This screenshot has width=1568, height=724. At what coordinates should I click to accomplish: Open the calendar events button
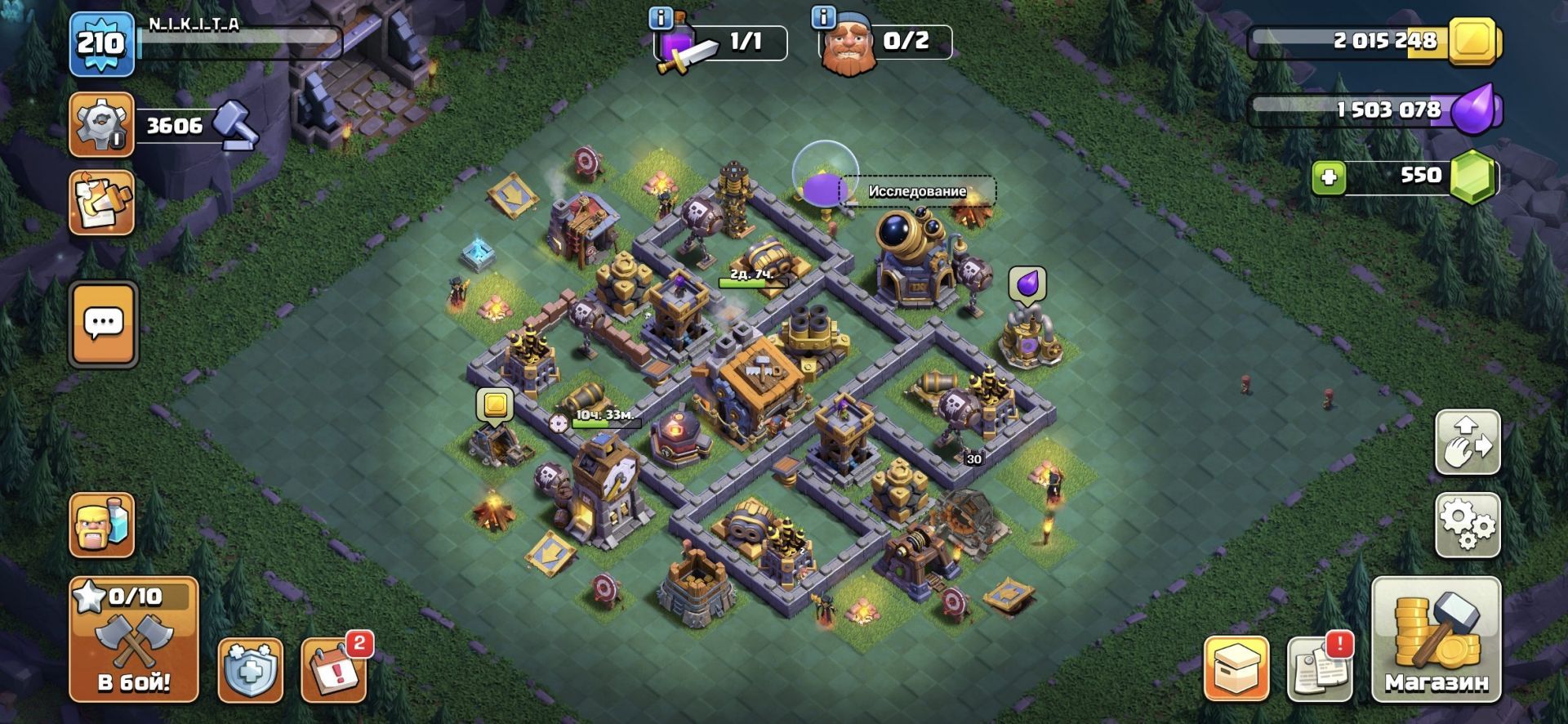tap(335, 670)
